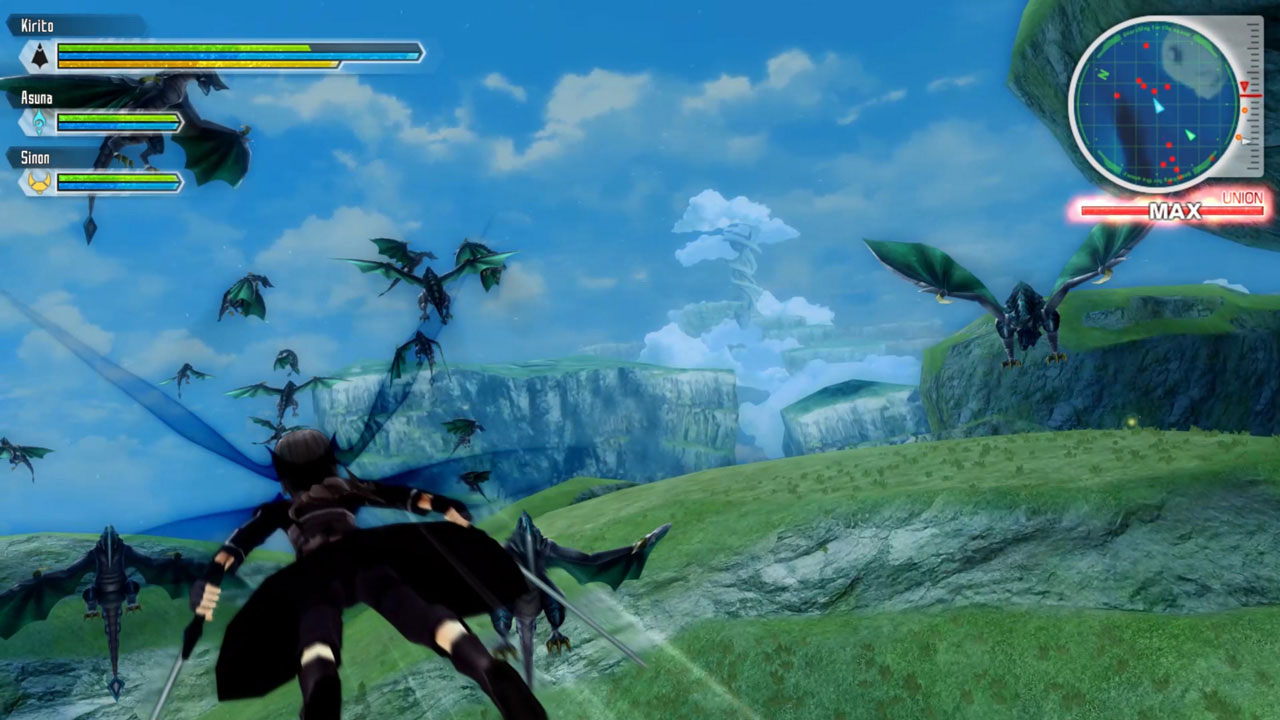Select Asuna's party member icon
The width and height of the screenshot is (1280, 720).
pos(39,122)
